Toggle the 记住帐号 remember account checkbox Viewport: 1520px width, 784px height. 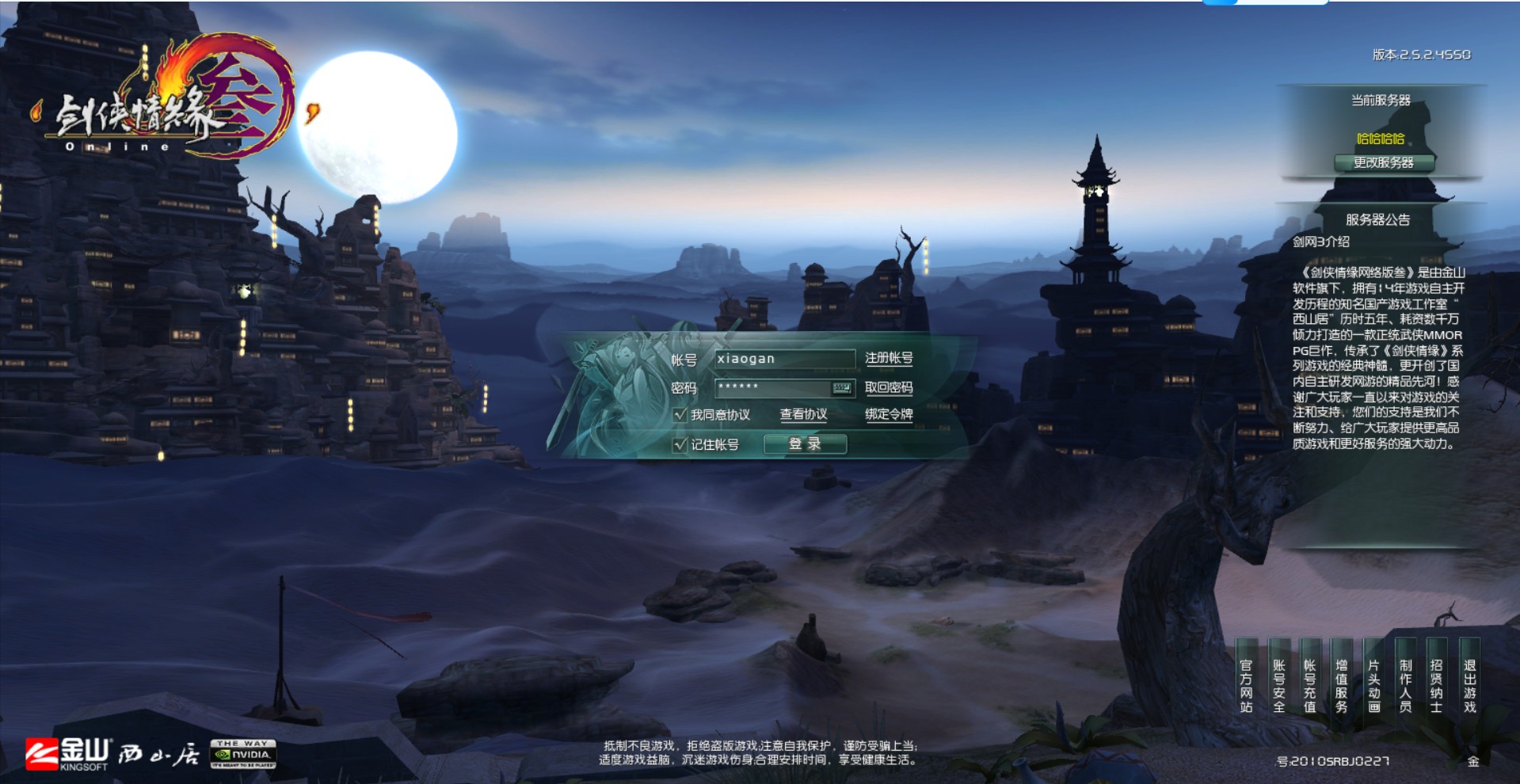680,444
